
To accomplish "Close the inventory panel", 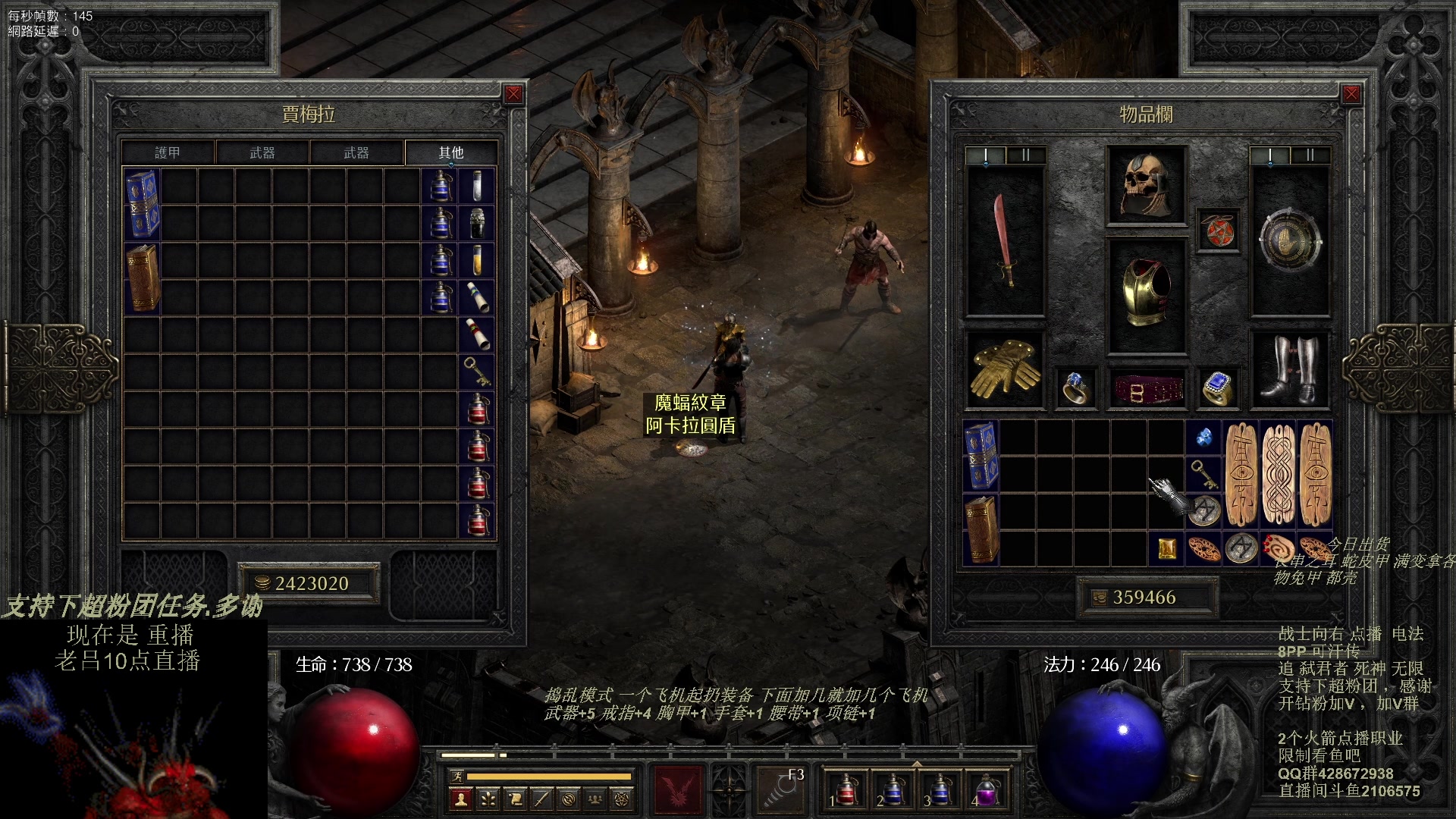I will (x=1351, y=94).
